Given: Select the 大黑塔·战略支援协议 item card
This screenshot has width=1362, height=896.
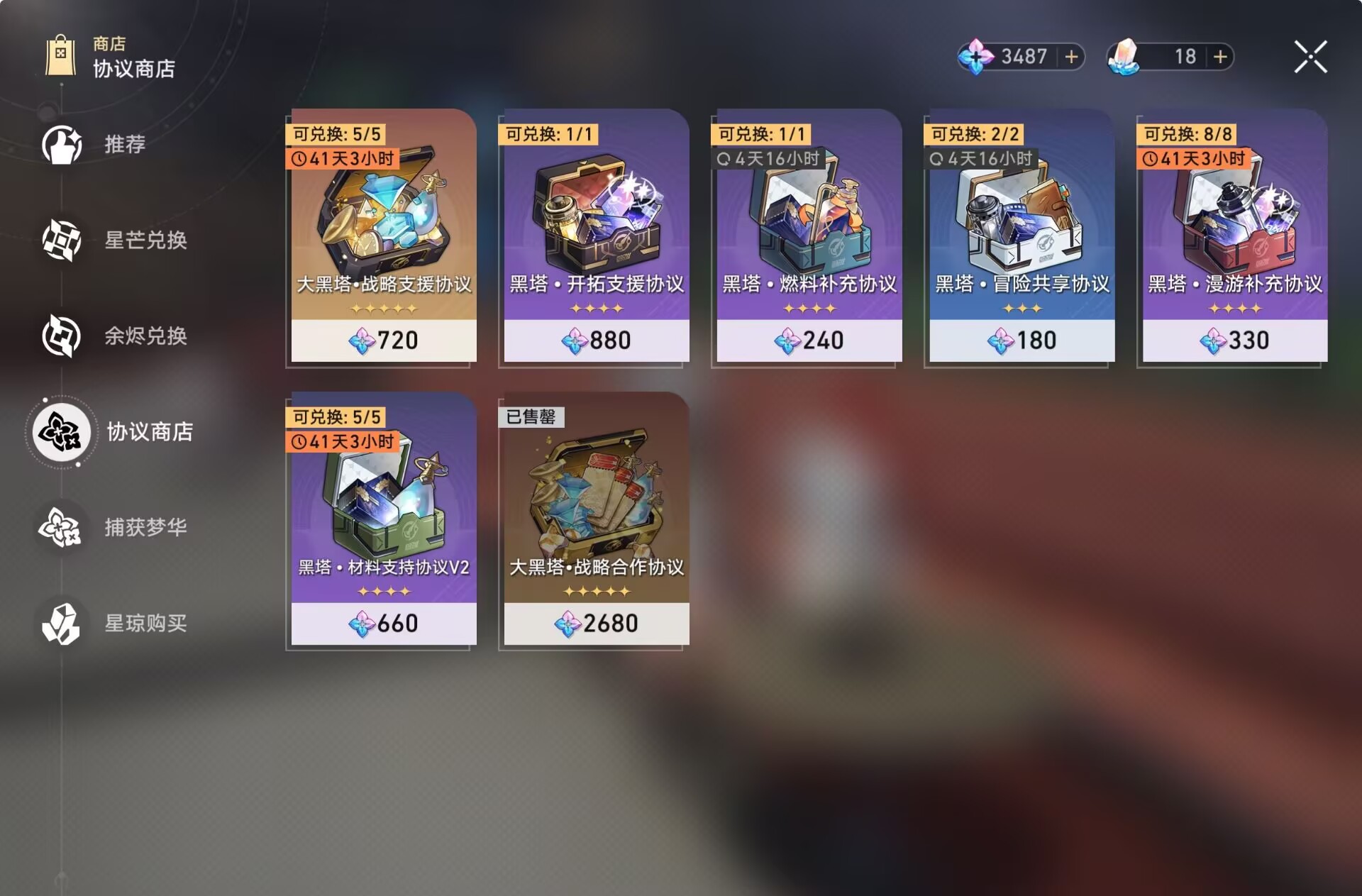Looking at the screenshot, I should point(382,234).
